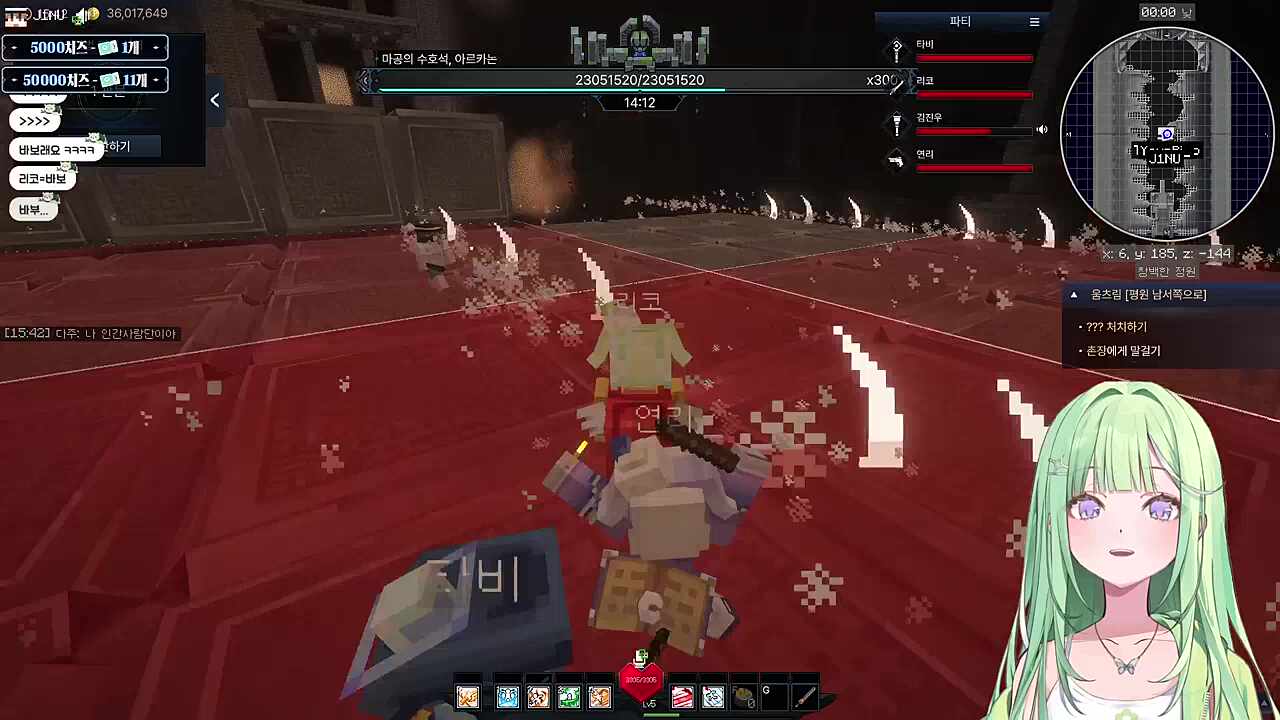1280x720 pixels.
Task: Click the '바보래요 ㅋㅋㅋㅋ' chat bubble
Action: [56, 150]
